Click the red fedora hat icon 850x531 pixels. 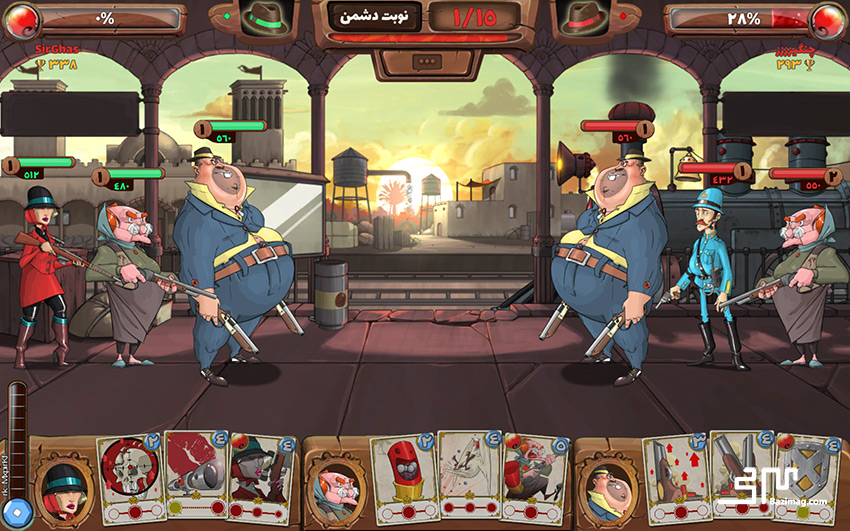584,18
